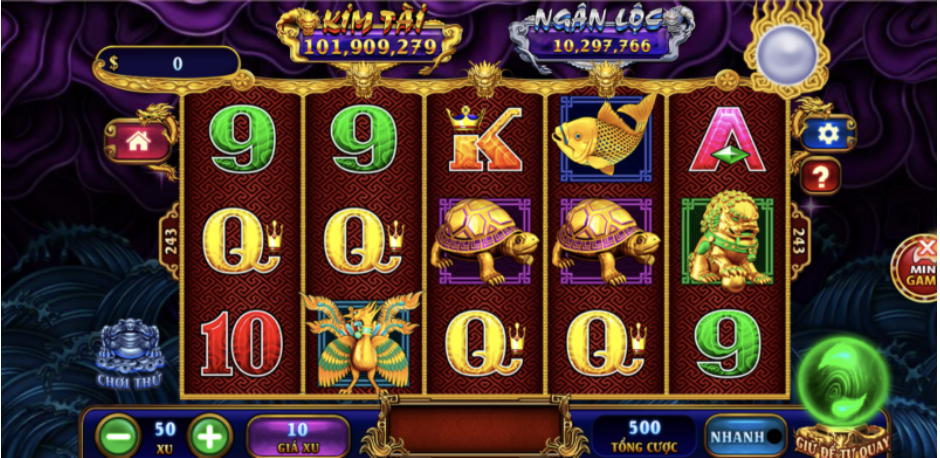Viewport: 940px width, 458px height.
Task: Decrease bet with the minus button
Action: pos(118,436)
